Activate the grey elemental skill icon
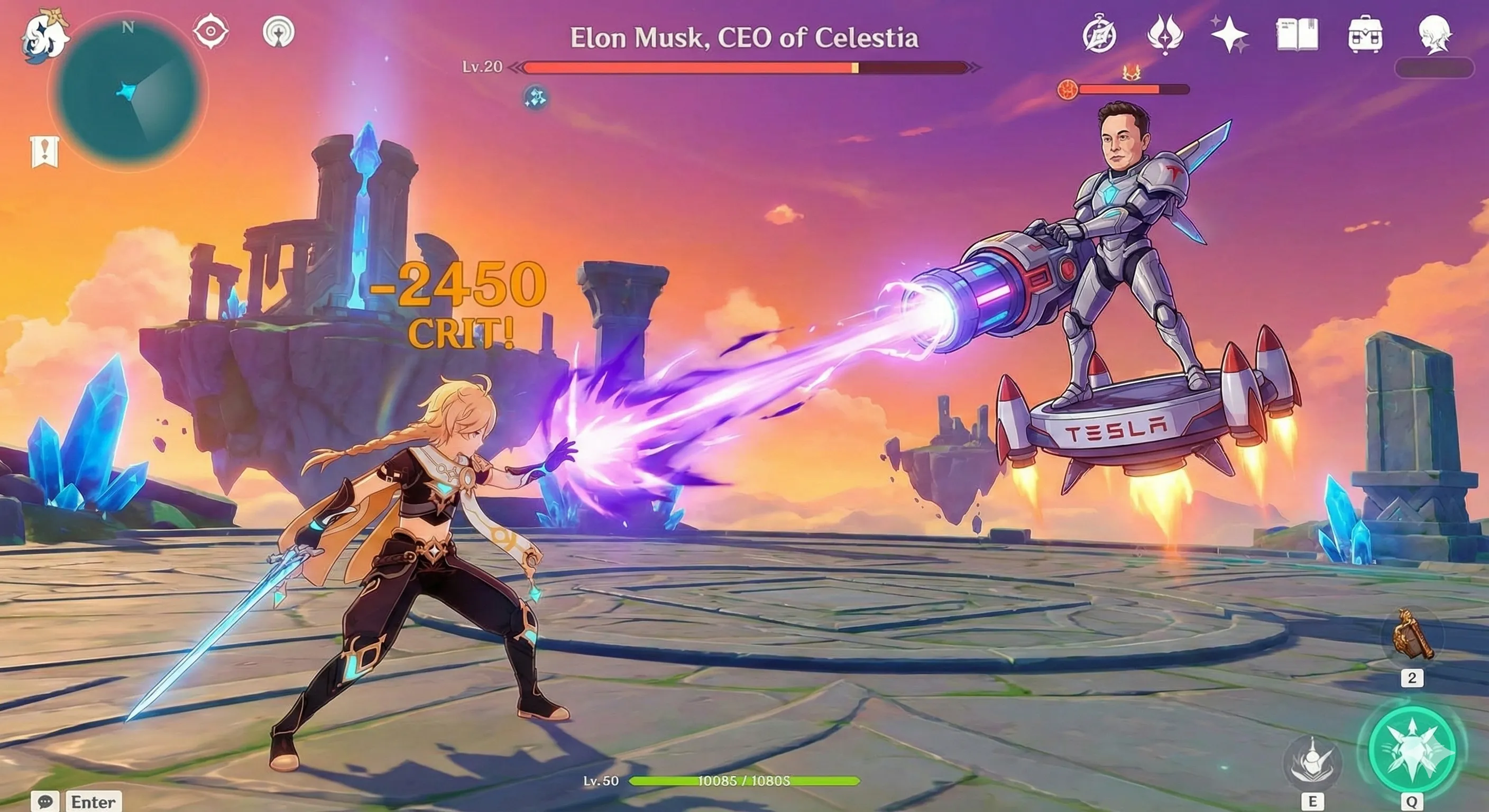 pyautogui.click(x=1311, y=761)
